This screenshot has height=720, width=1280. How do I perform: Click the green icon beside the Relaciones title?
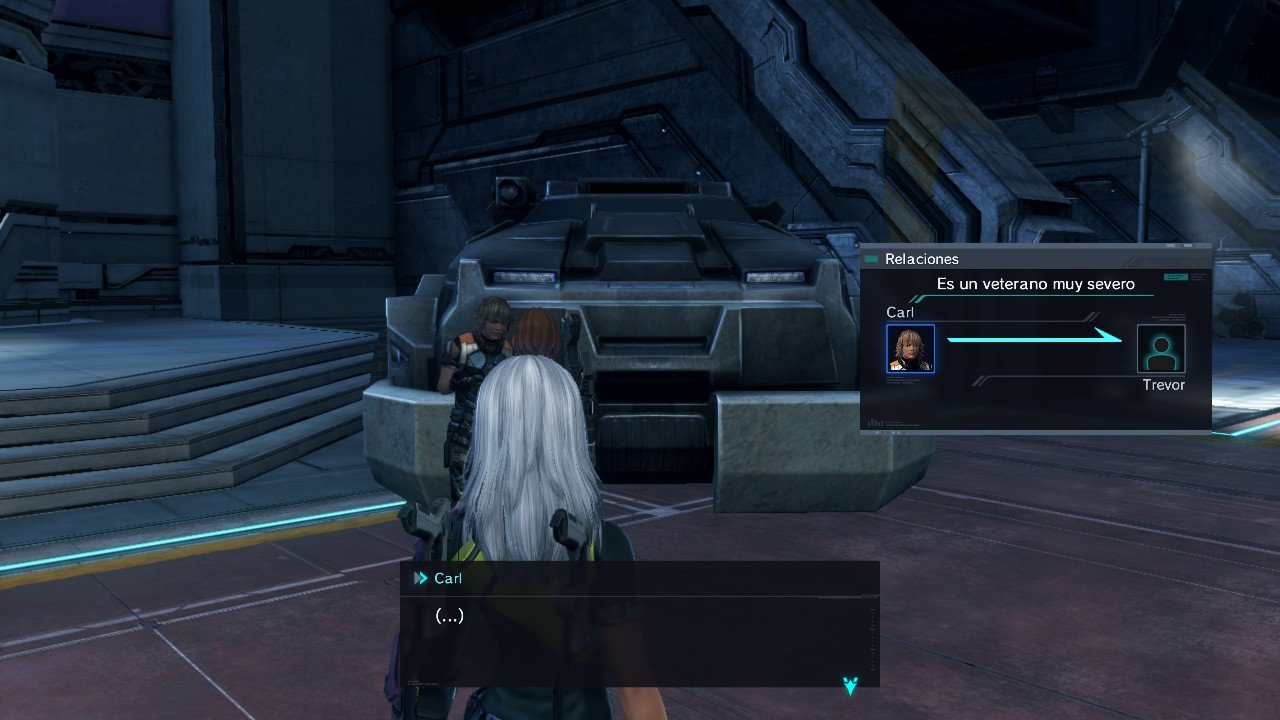[871, 258]
